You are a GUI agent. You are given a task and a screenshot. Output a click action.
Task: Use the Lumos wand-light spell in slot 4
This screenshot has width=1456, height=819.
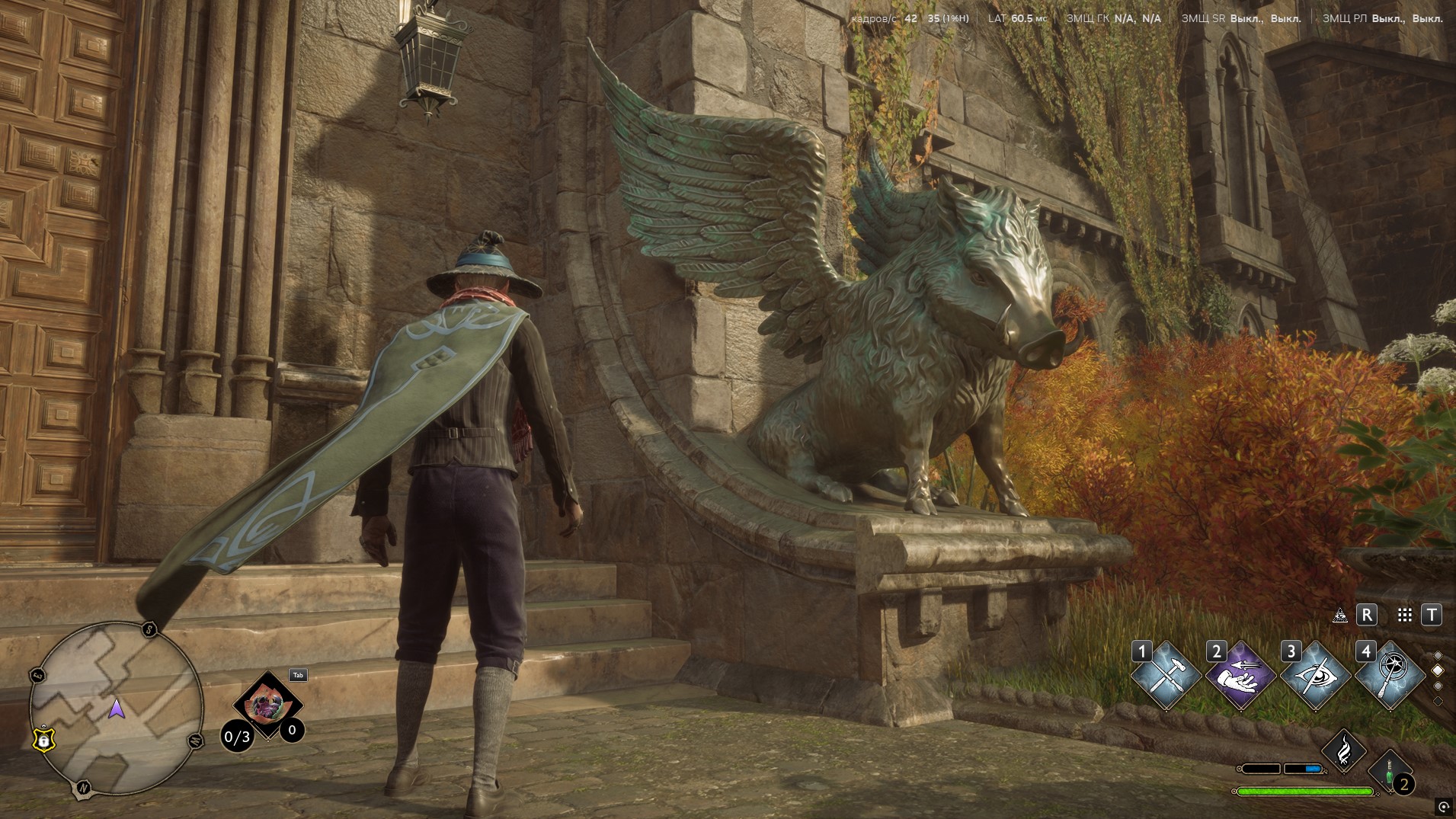[x=1390, y=676]
